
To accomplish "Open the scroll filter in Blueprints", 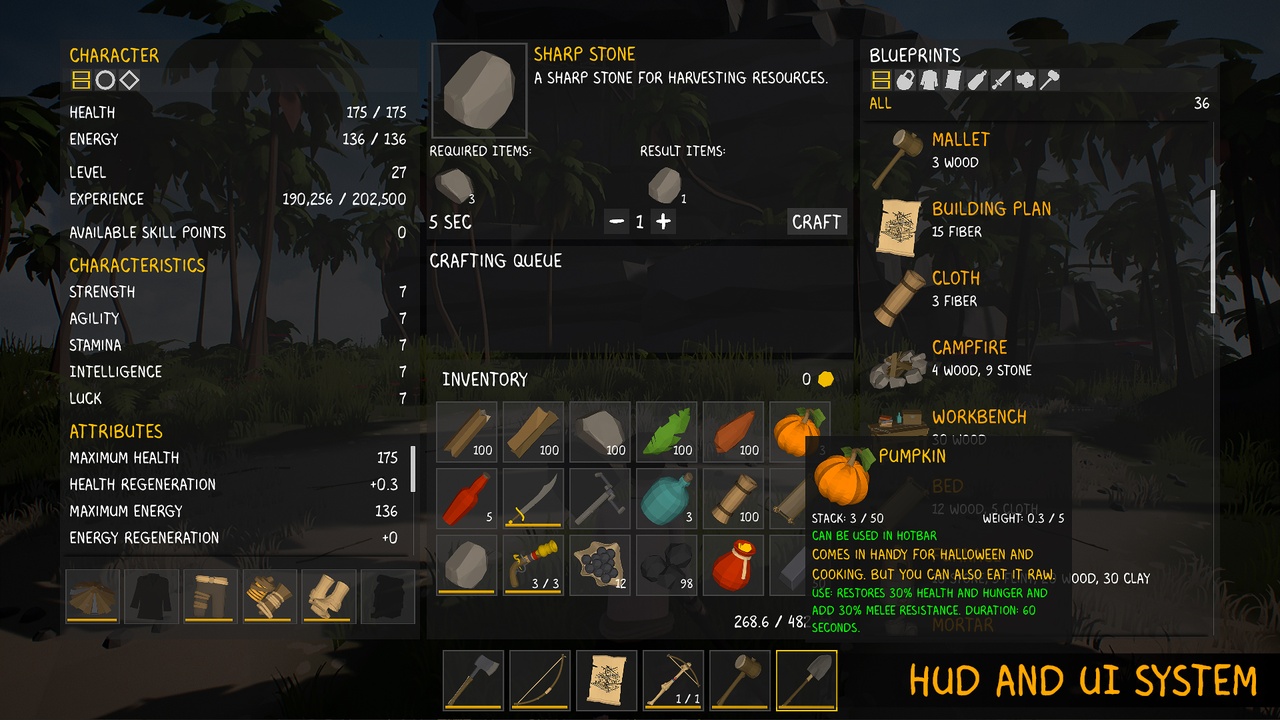I will (x=954, y=82).
